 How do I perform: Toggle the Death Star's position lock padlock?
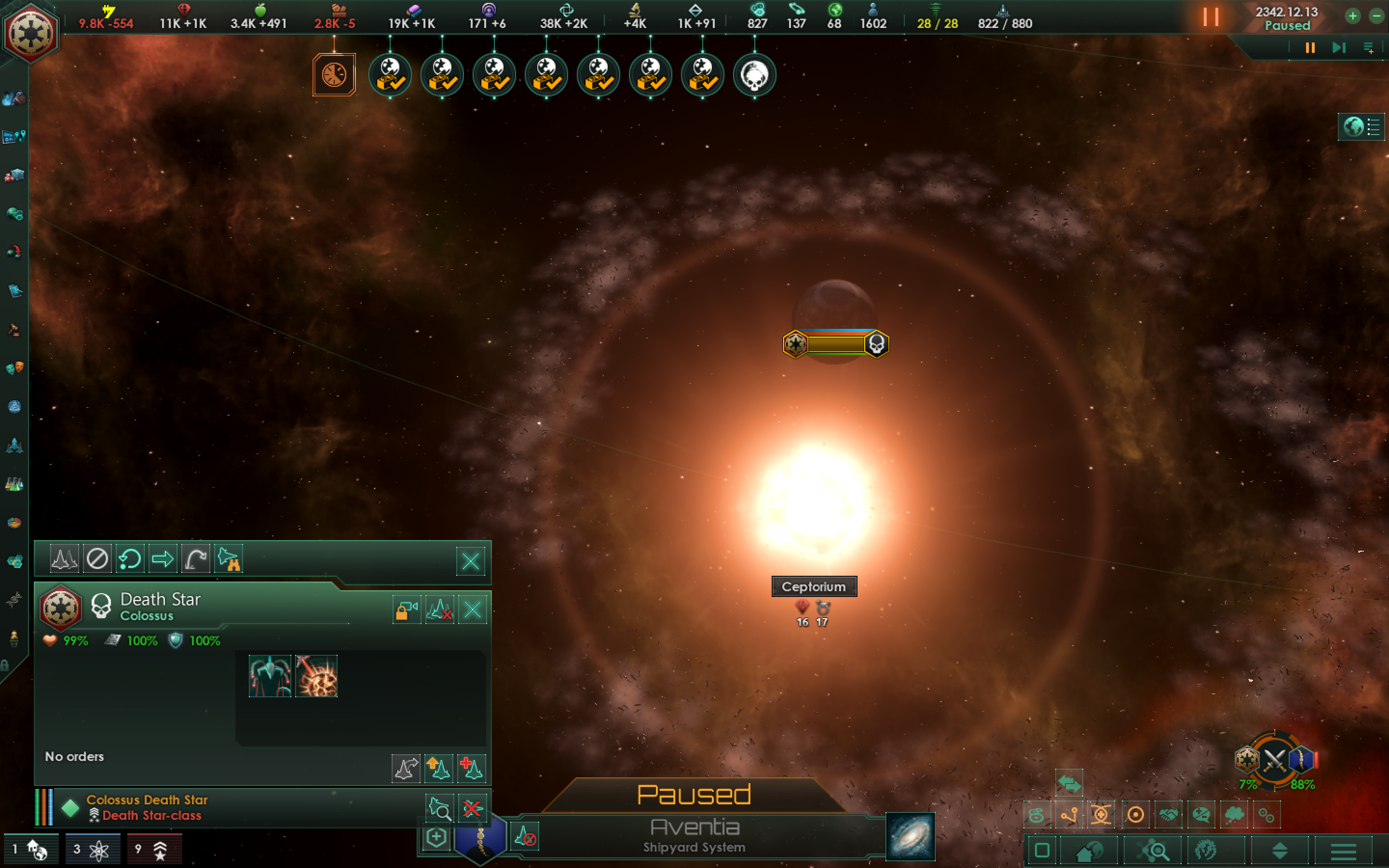tap(407, 610)
